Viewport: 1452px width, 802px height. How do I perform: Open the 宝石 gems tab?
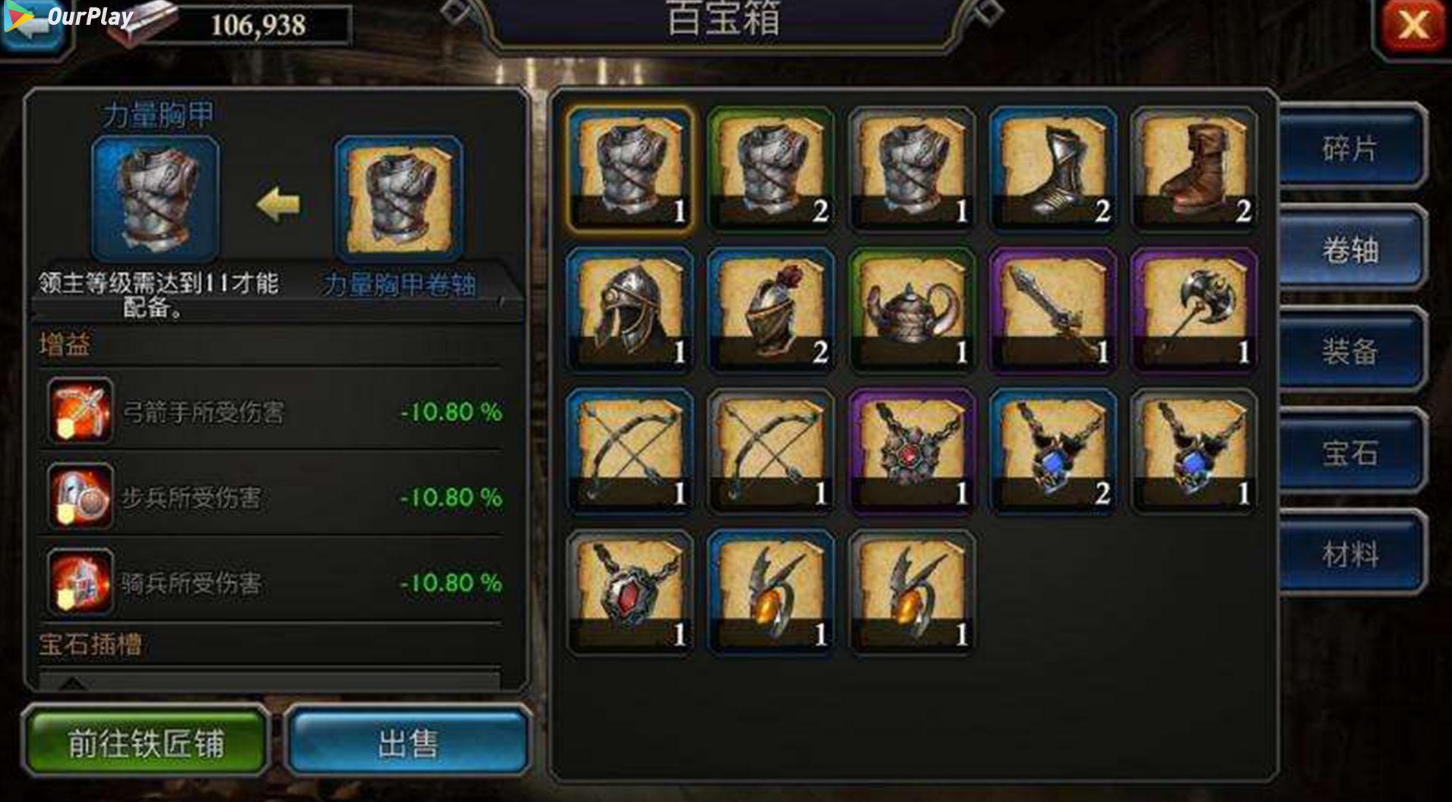(x=1352, y=453)
